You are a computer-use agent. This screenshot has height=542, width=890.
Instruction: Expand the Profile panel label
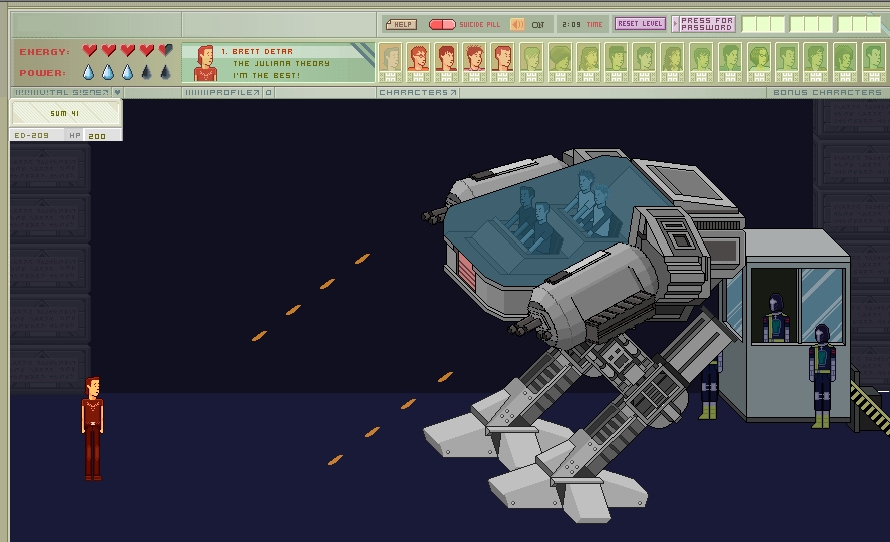[222, 92]
